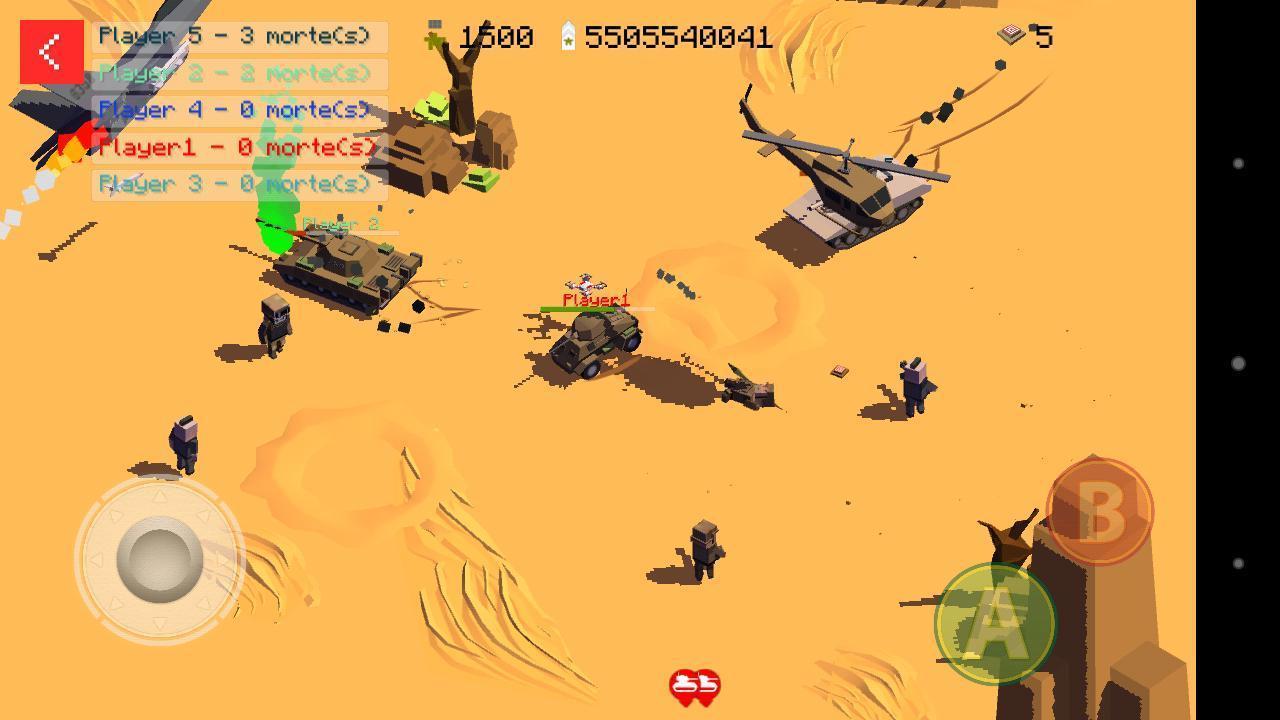Touch the virtual joystick knob

pyautogui.click(x=159, y=559)
